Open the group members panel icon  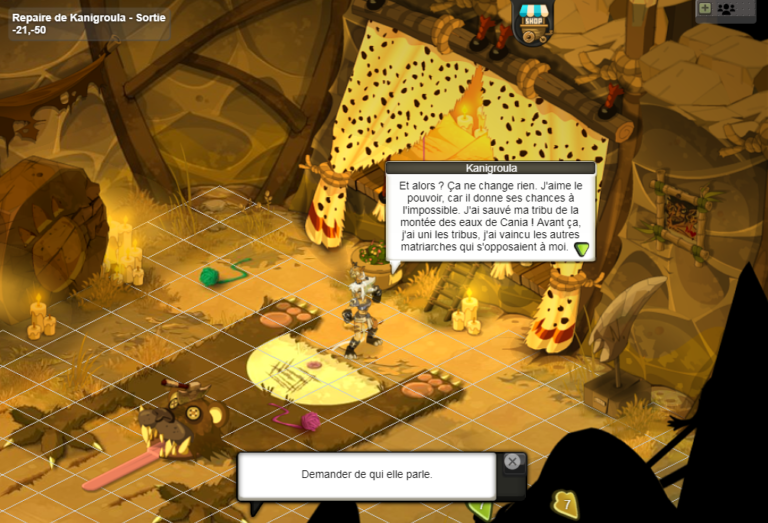pos(727,9)
